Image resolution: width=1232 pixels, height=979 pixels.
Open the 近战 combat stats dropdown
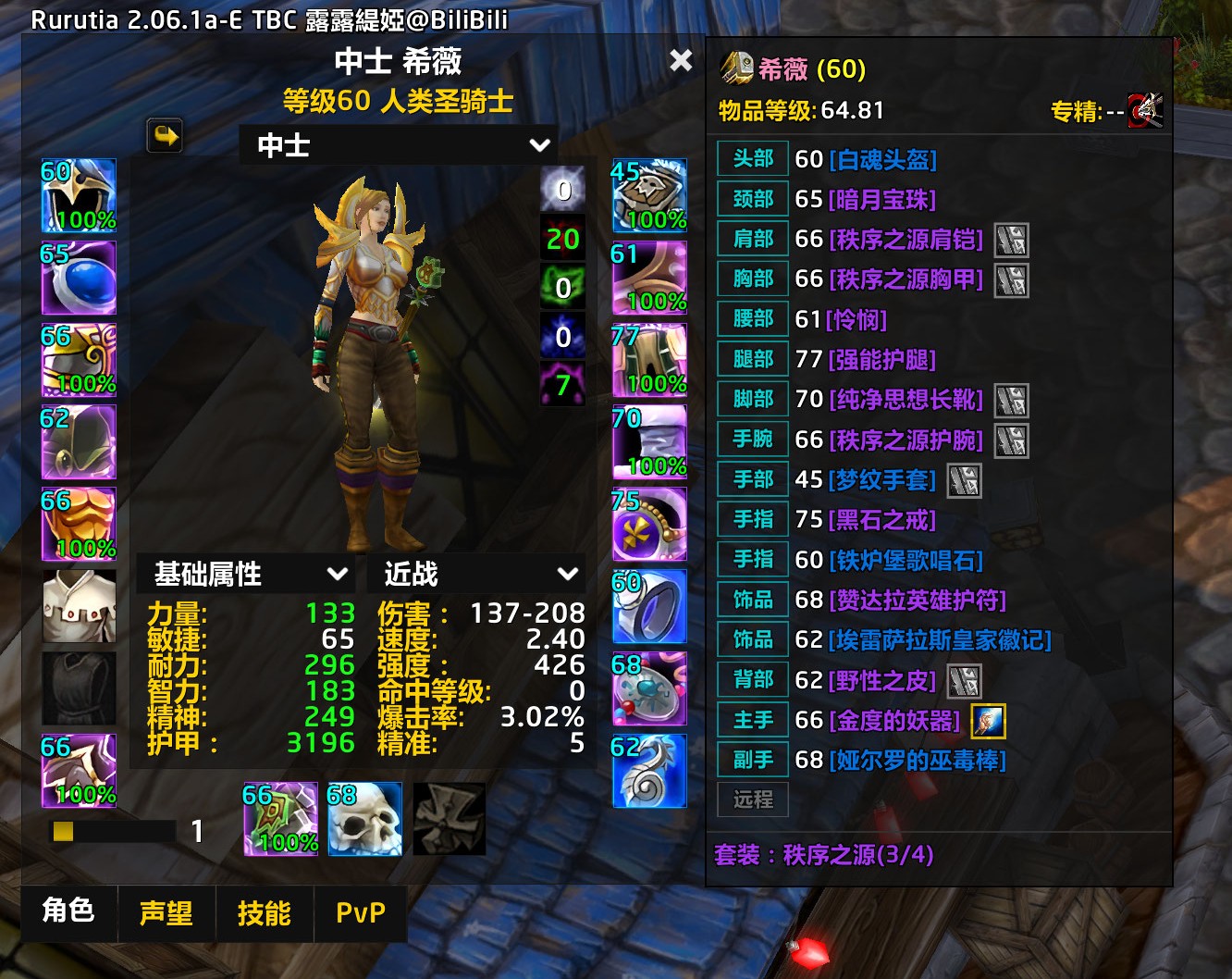click(474, 574)
